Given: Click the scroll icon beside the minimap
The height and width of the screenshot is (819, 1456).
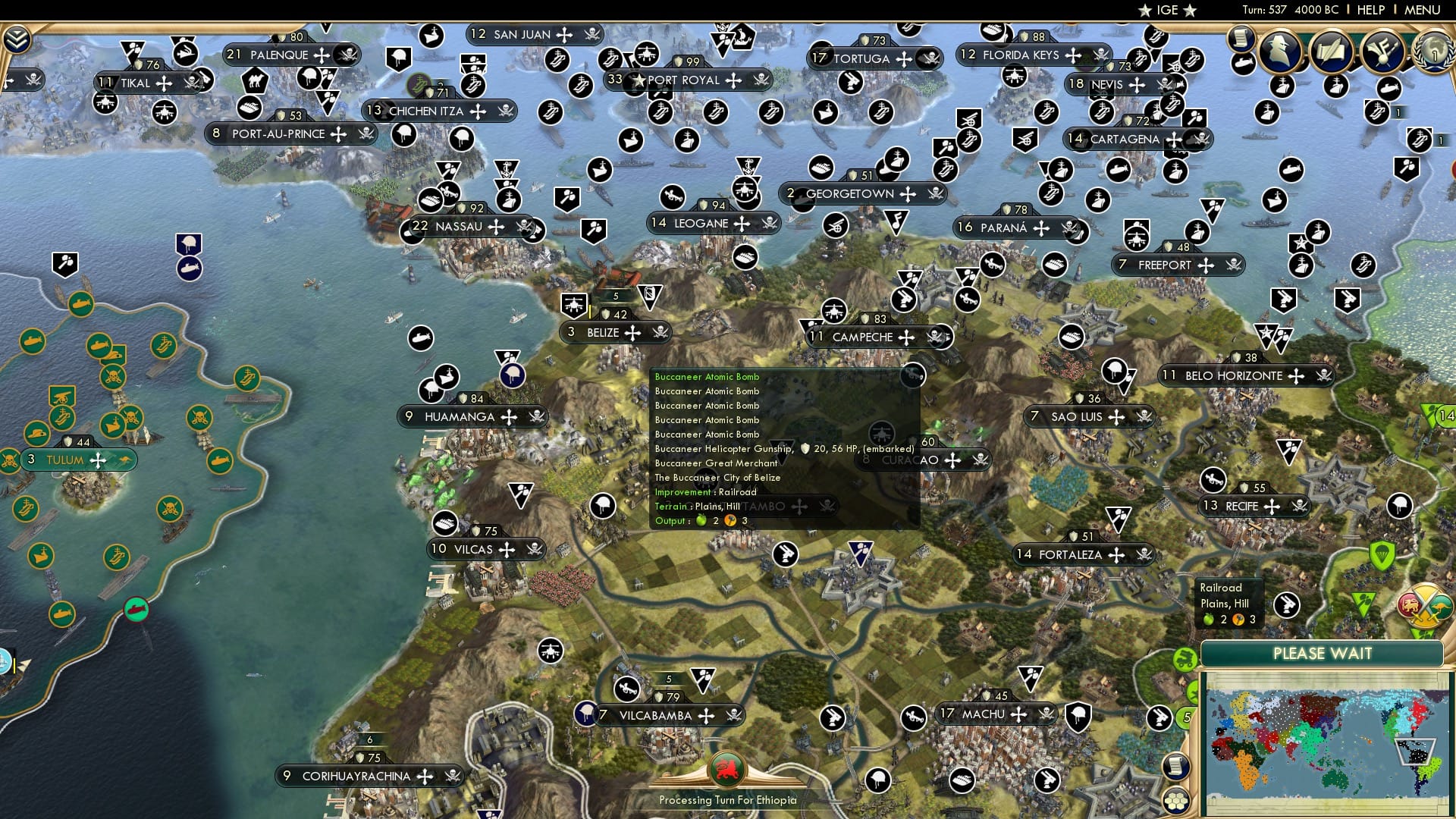Looking at the screenshot, I should point(1175,765).
